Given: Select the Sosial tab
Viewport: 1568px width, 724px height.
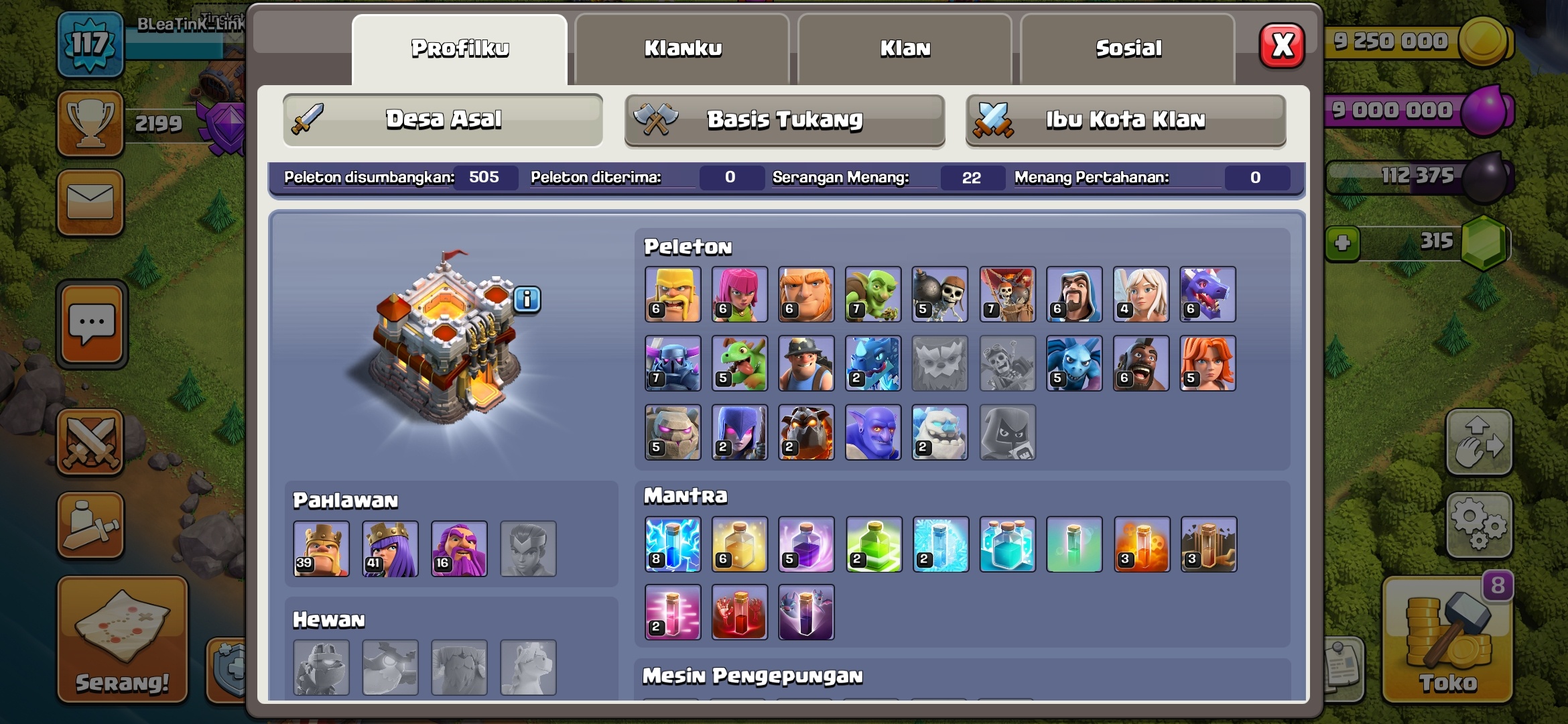Looking at the screenshot, I should click(1128, 49).
